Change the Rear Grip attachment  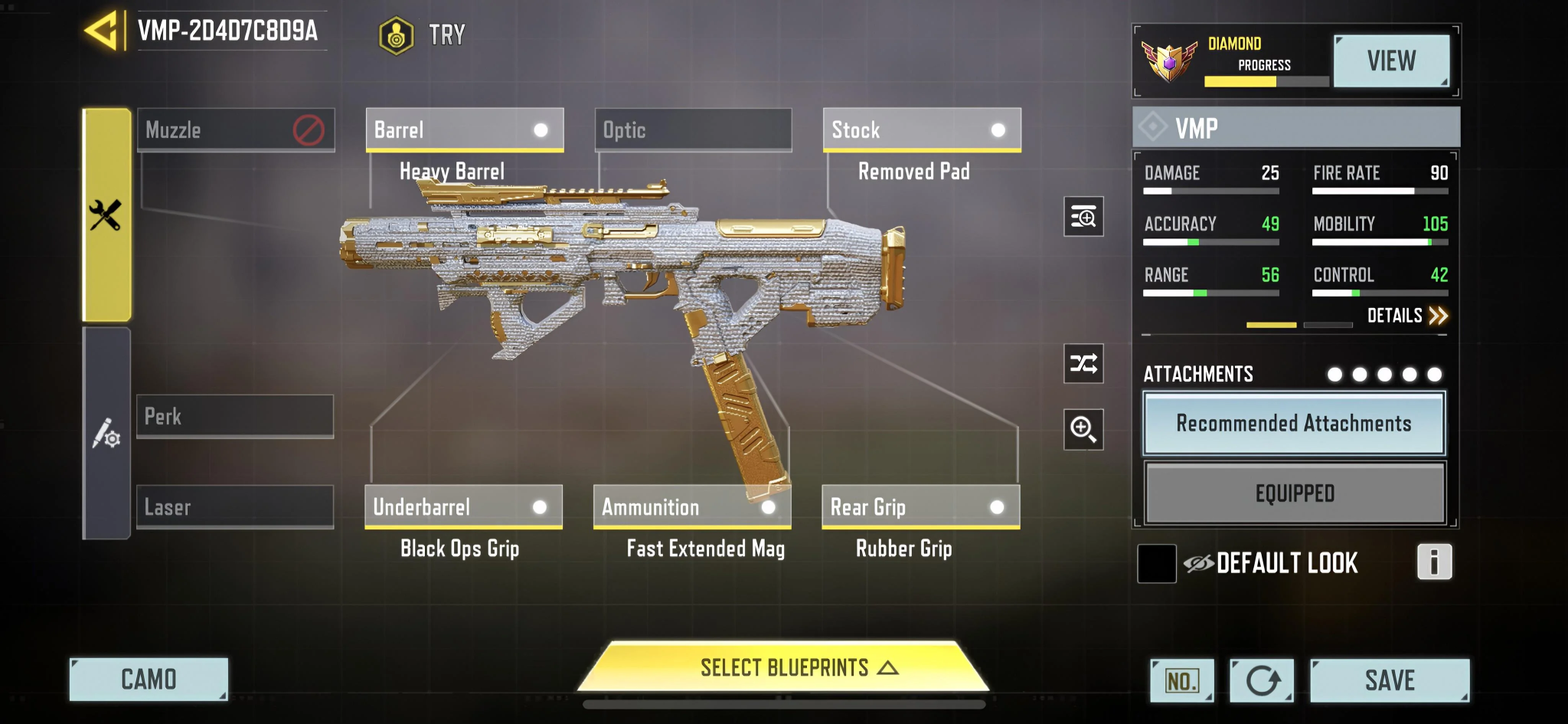pyautogui.click(x=920, y=506)
